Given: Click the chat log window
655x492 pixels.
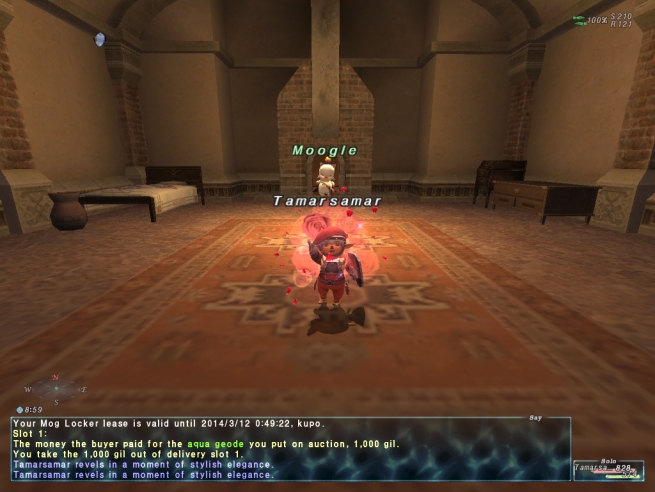Looking at the screenshot, I should [290, 449].
